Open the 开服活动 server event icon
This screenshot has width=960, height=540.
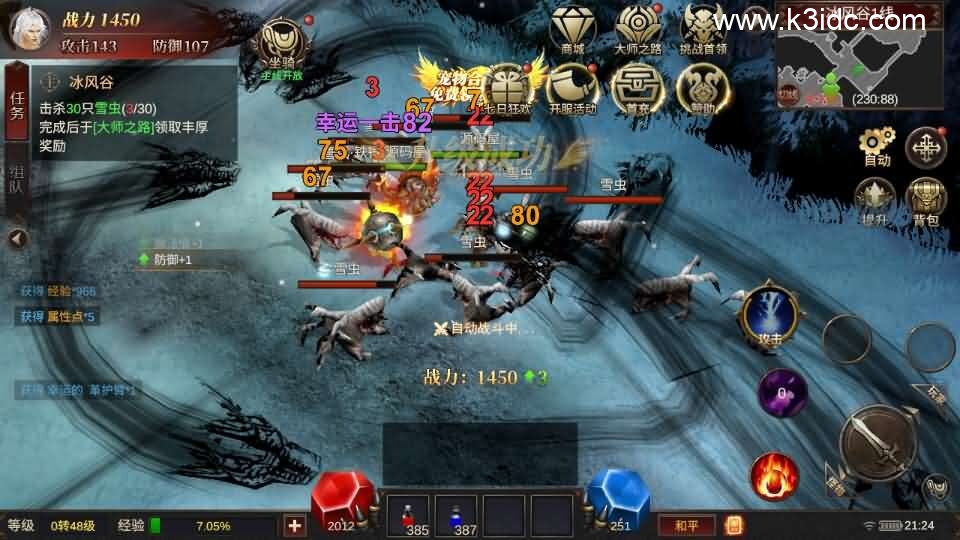pyautogui.click(x=572, y=87)
